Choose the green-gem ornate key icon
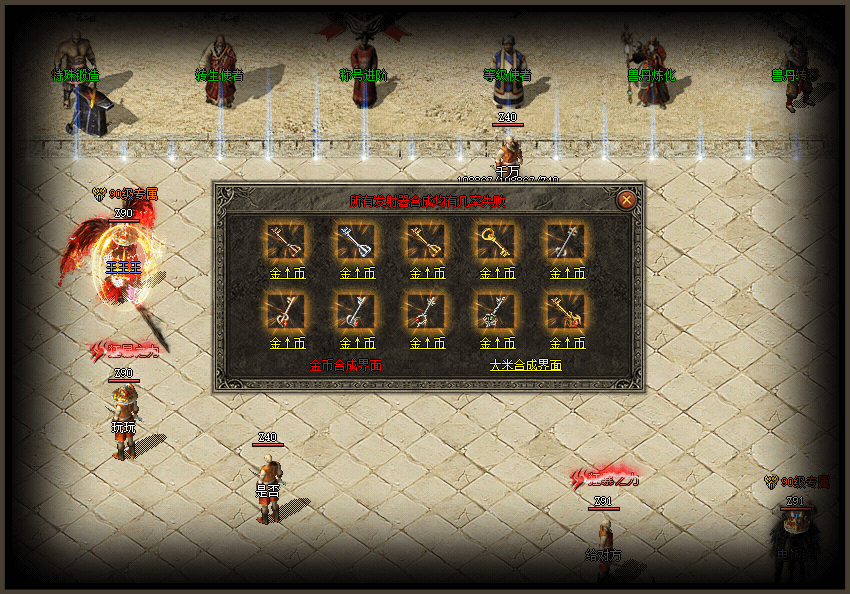Image resolution: width=850 pixels, height=594 pixels. click(x=496, y=311)
